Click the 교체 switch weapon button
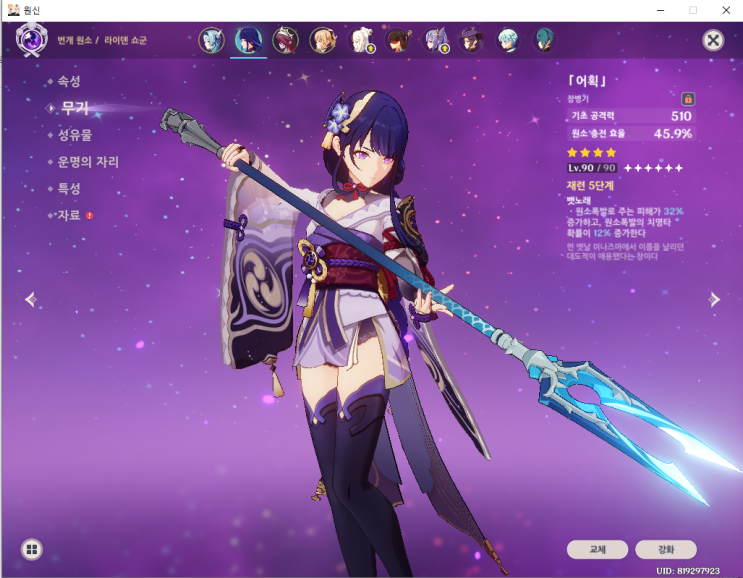Image resolution: width=743 pixels, height=578 pixels. 597,549
